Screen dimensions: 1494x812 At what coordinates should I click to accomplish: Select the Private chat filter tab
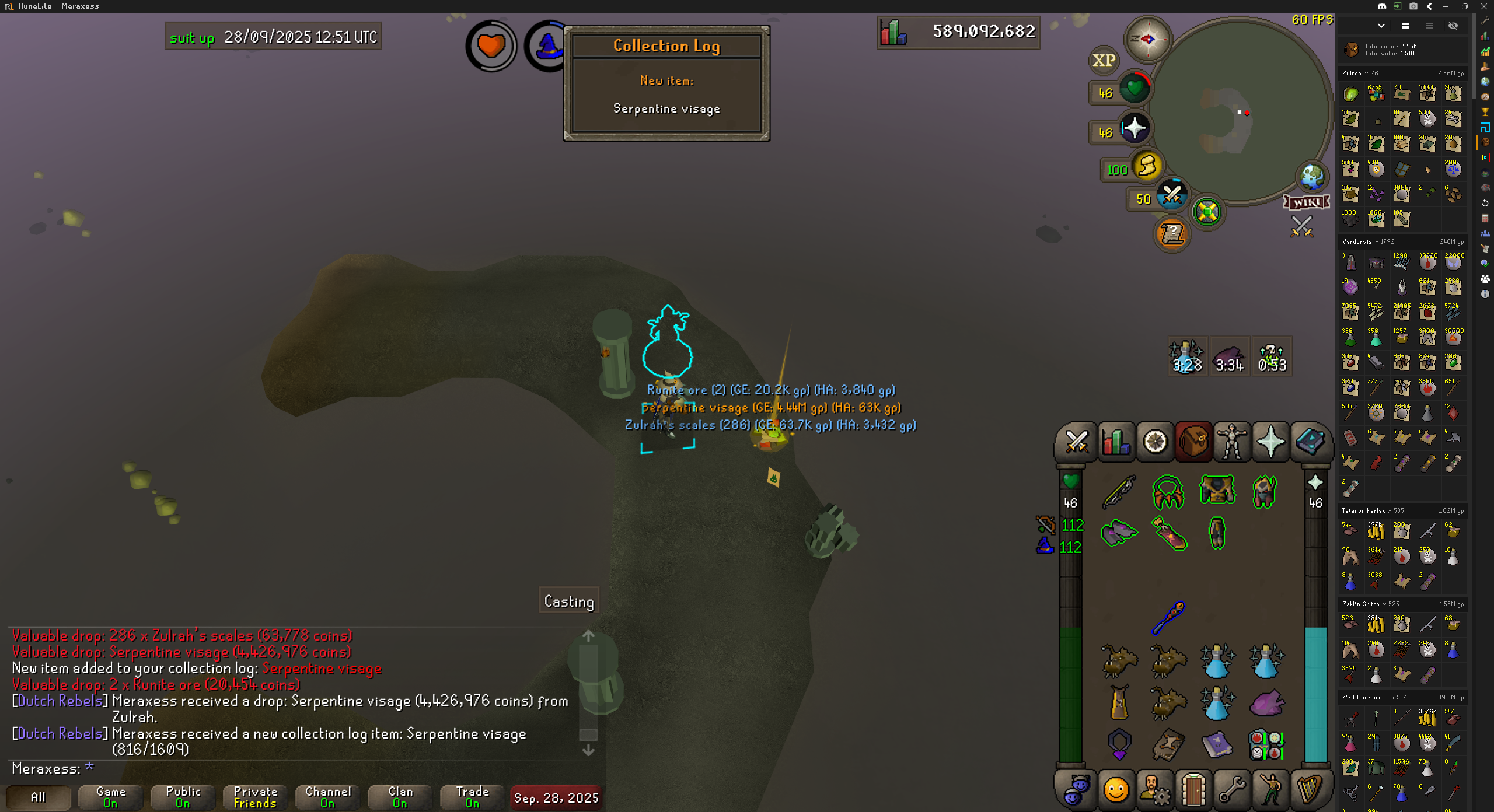(256, 797)
